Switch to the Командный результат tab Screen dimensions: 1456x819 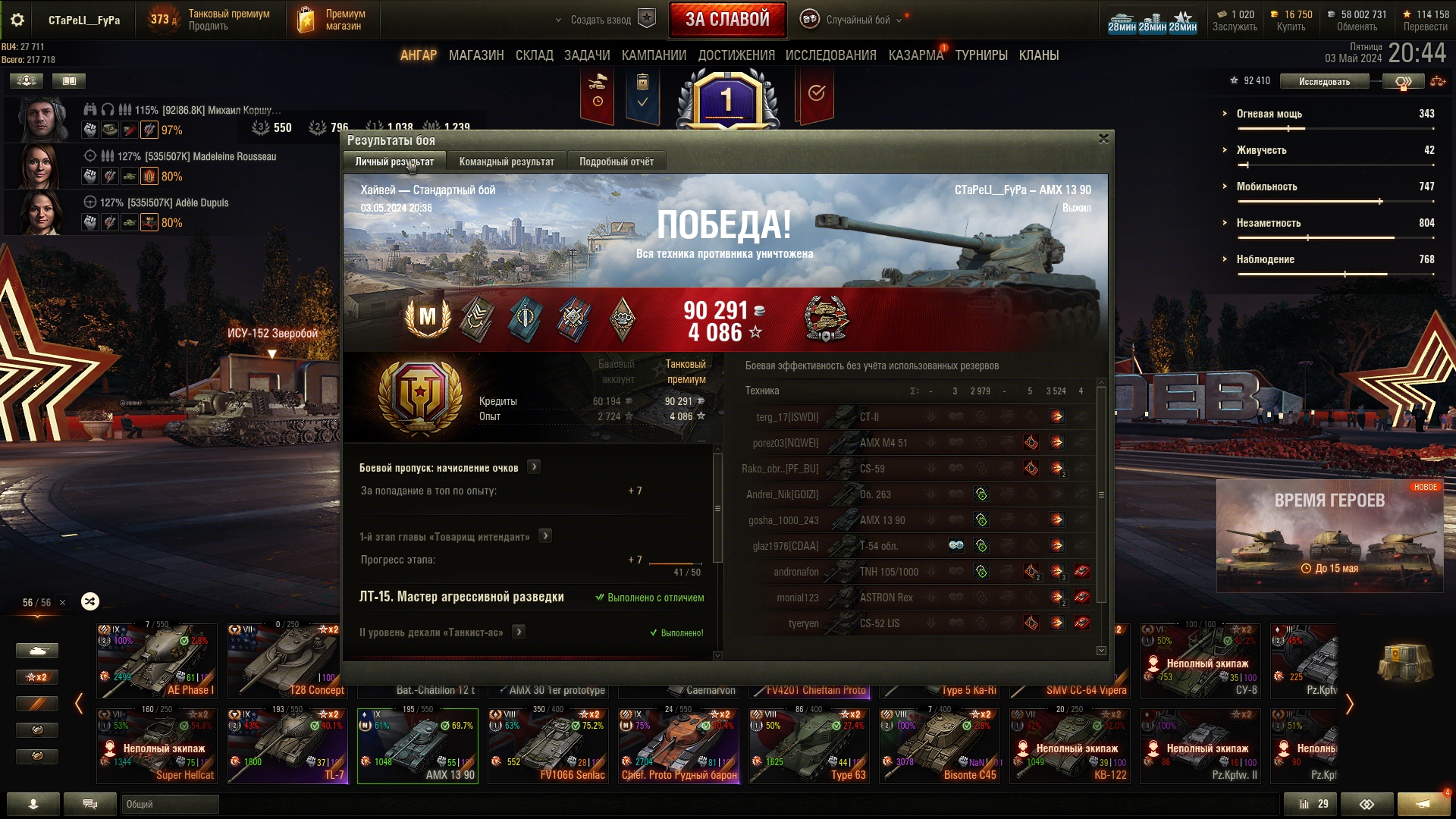[507, 162]
